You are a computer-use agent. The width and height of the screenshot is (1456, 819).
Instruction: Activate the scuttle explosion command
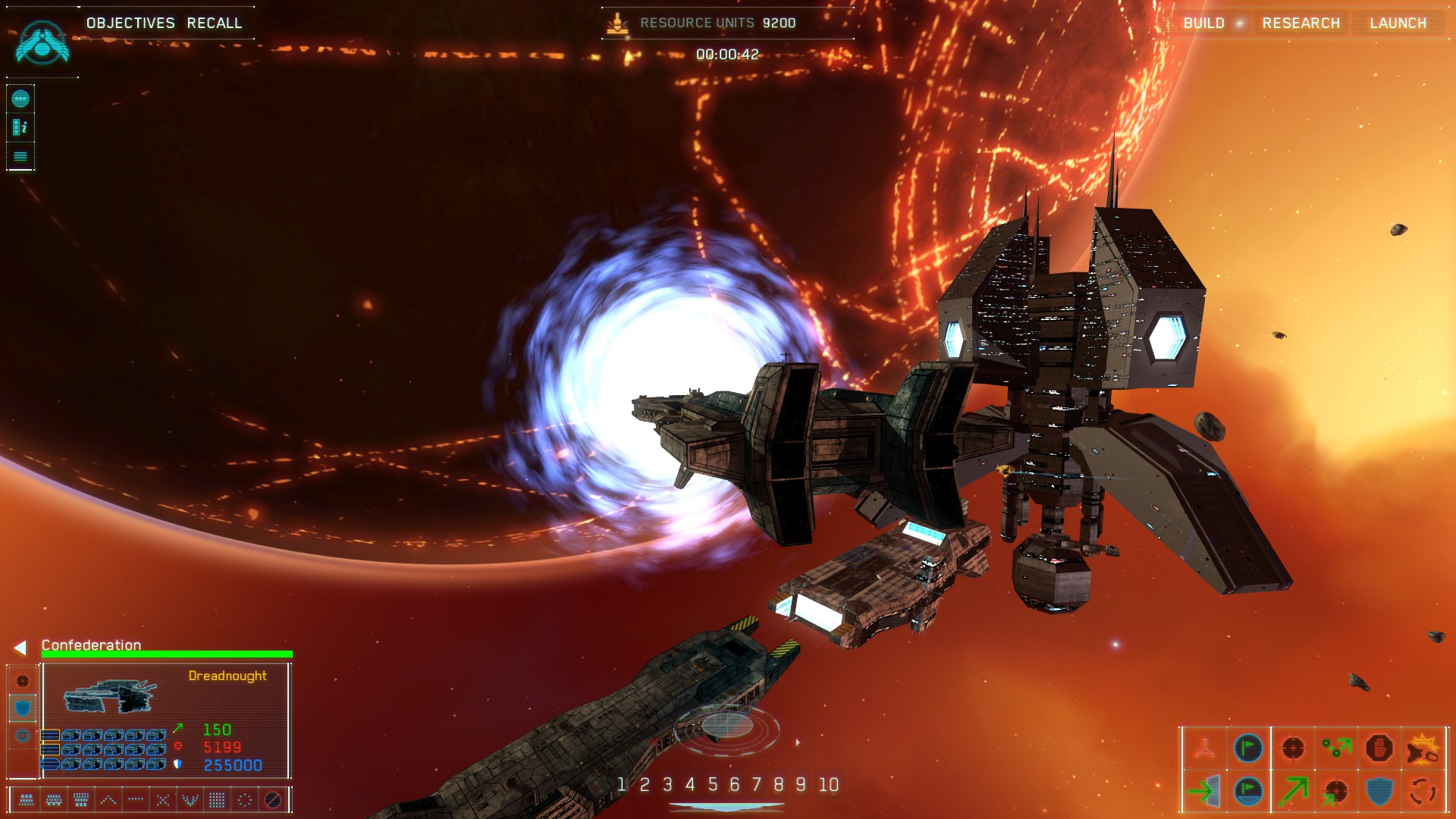tap(1423, 748)
